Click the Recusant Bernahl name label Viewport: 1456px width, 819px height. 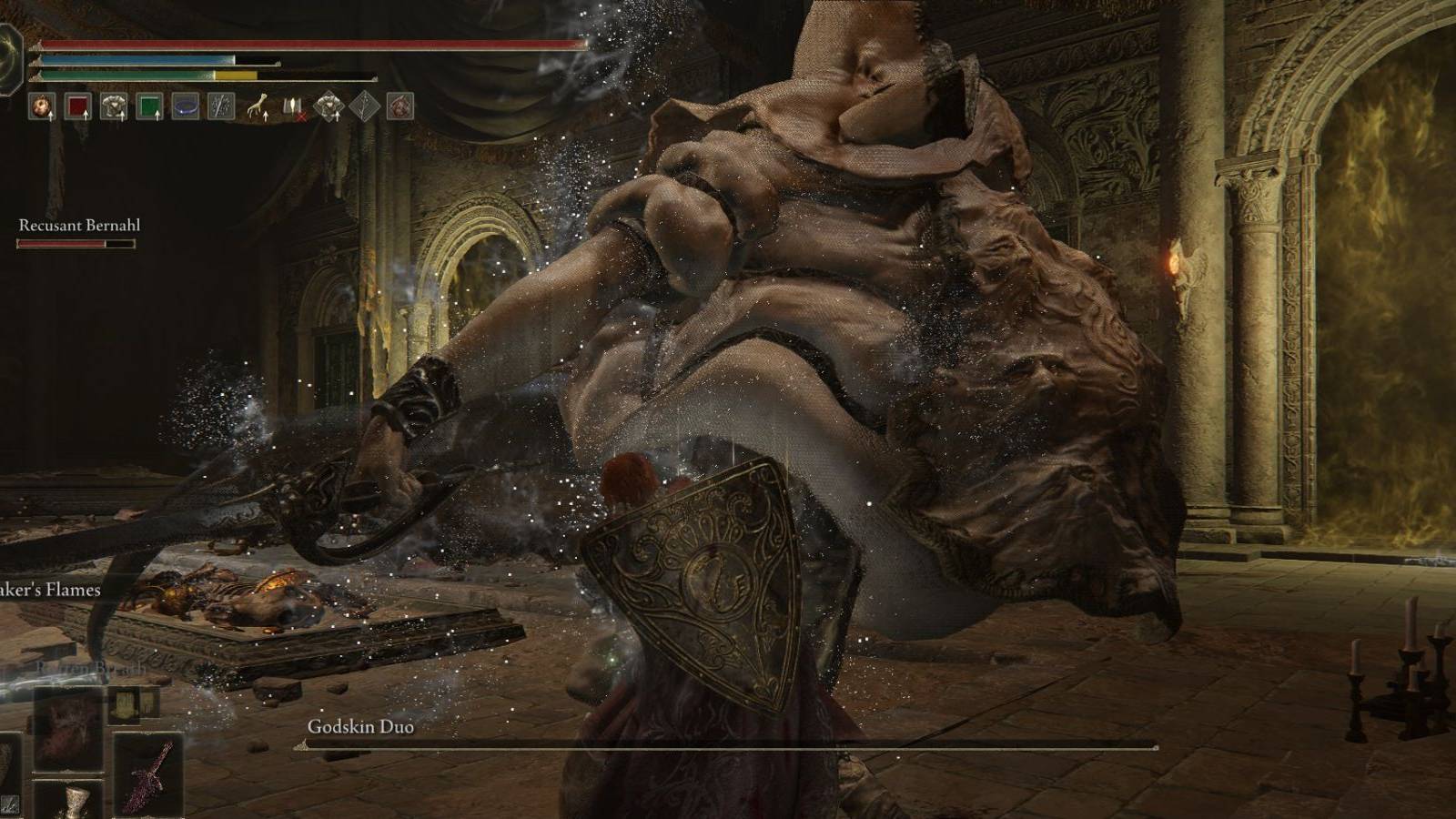click(x=78, y=222)
